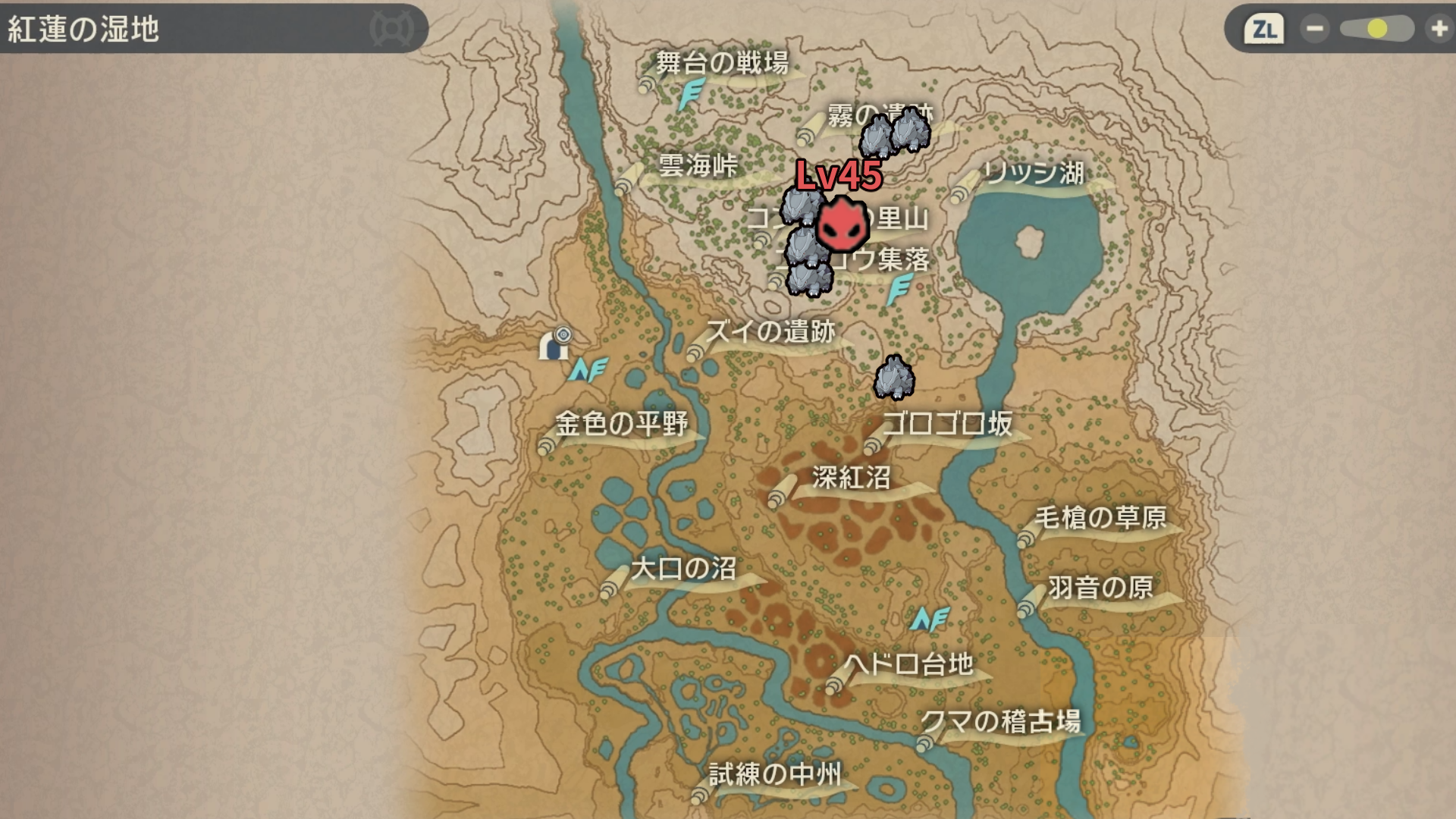Screen dimensions: 1456x819
Task: Select the 金色の平野 location label
Action: click(x=621, y=423)
